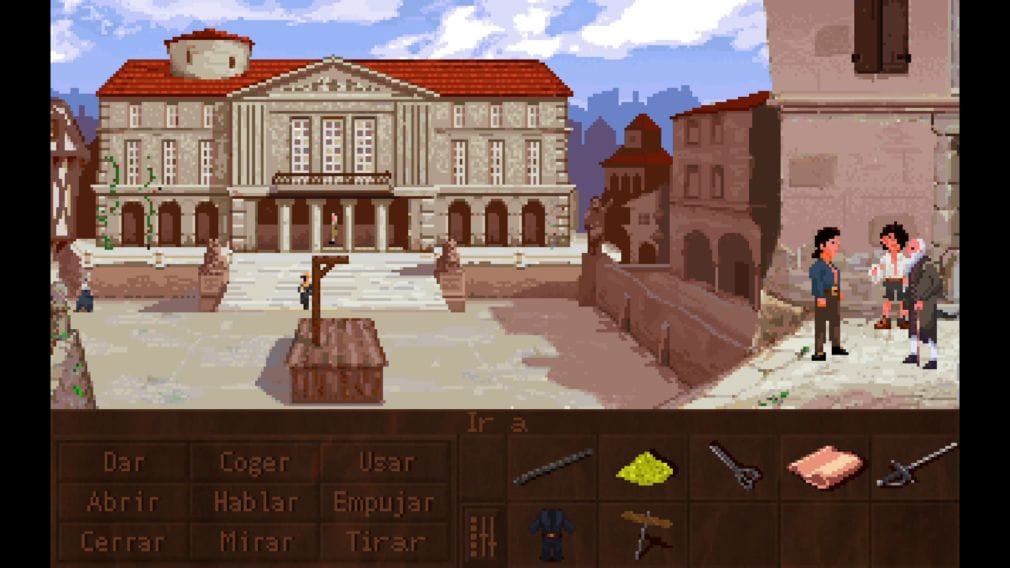Choose the wooden stick contraption in inventory
This screenshot has width=1010, height=568.
643,531
